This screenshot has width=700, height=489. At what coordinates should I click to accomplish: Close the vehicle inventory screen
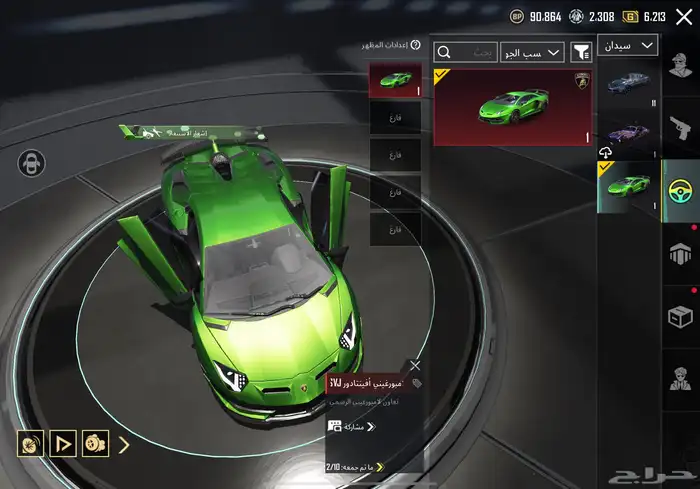(x=684, y=16)
